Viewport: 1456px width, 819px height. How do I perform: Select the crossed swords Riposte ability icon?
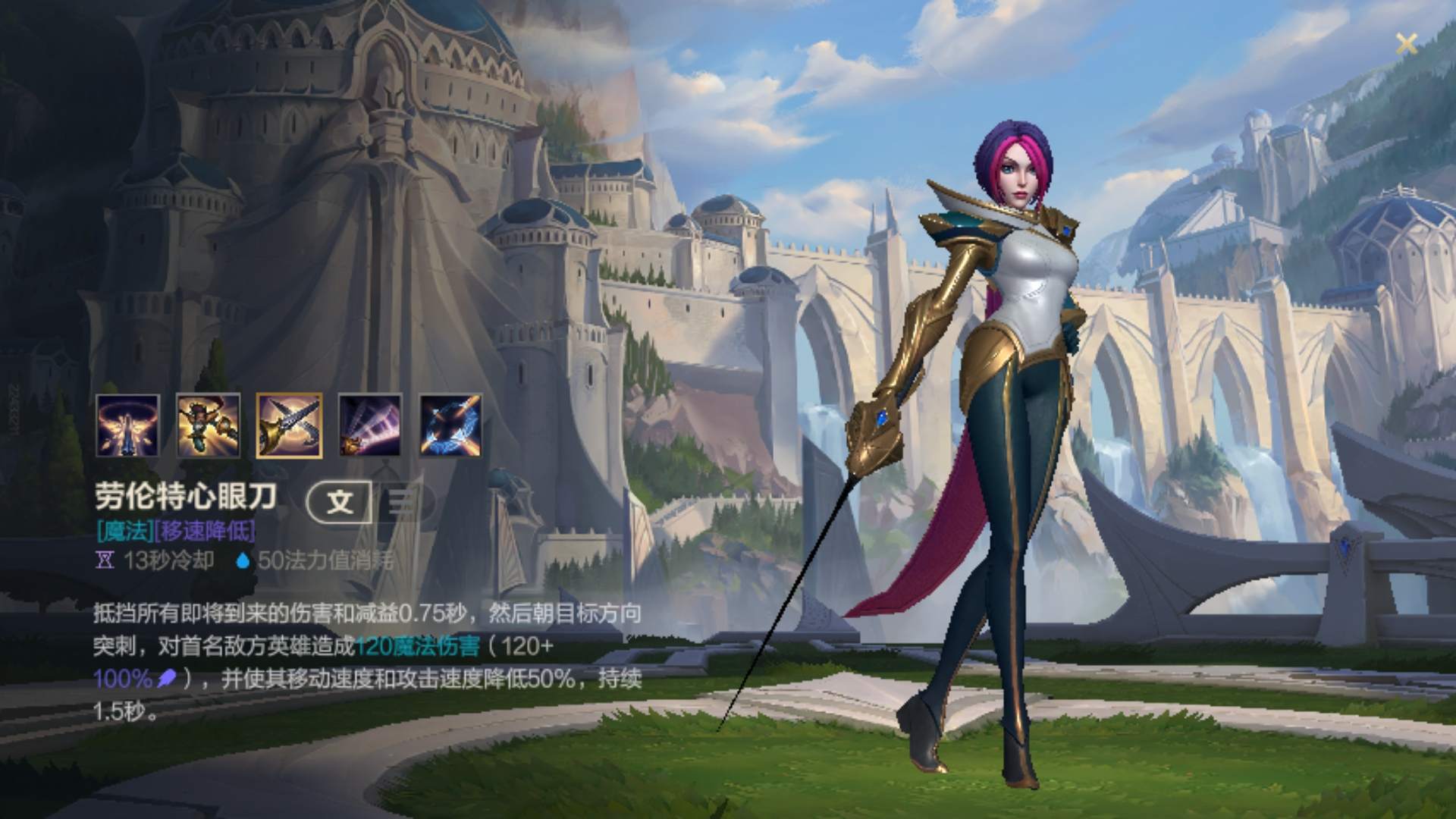coord(289,425)
